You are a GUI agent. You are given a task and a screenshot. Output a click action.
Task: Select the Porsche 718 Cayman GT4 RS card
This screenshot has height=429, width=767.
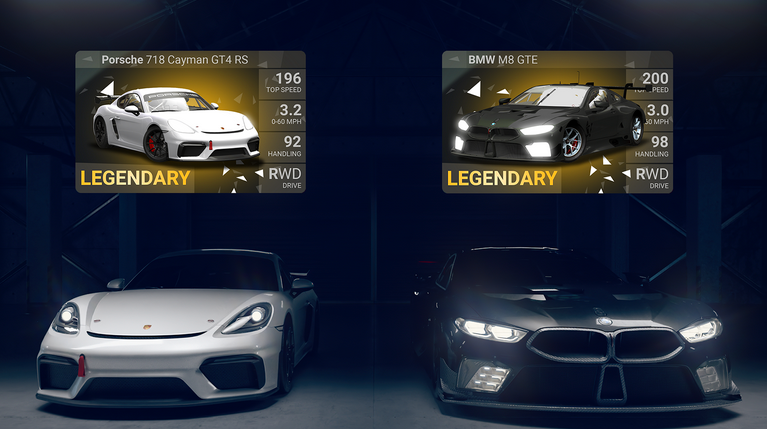[x=191, y=122]
